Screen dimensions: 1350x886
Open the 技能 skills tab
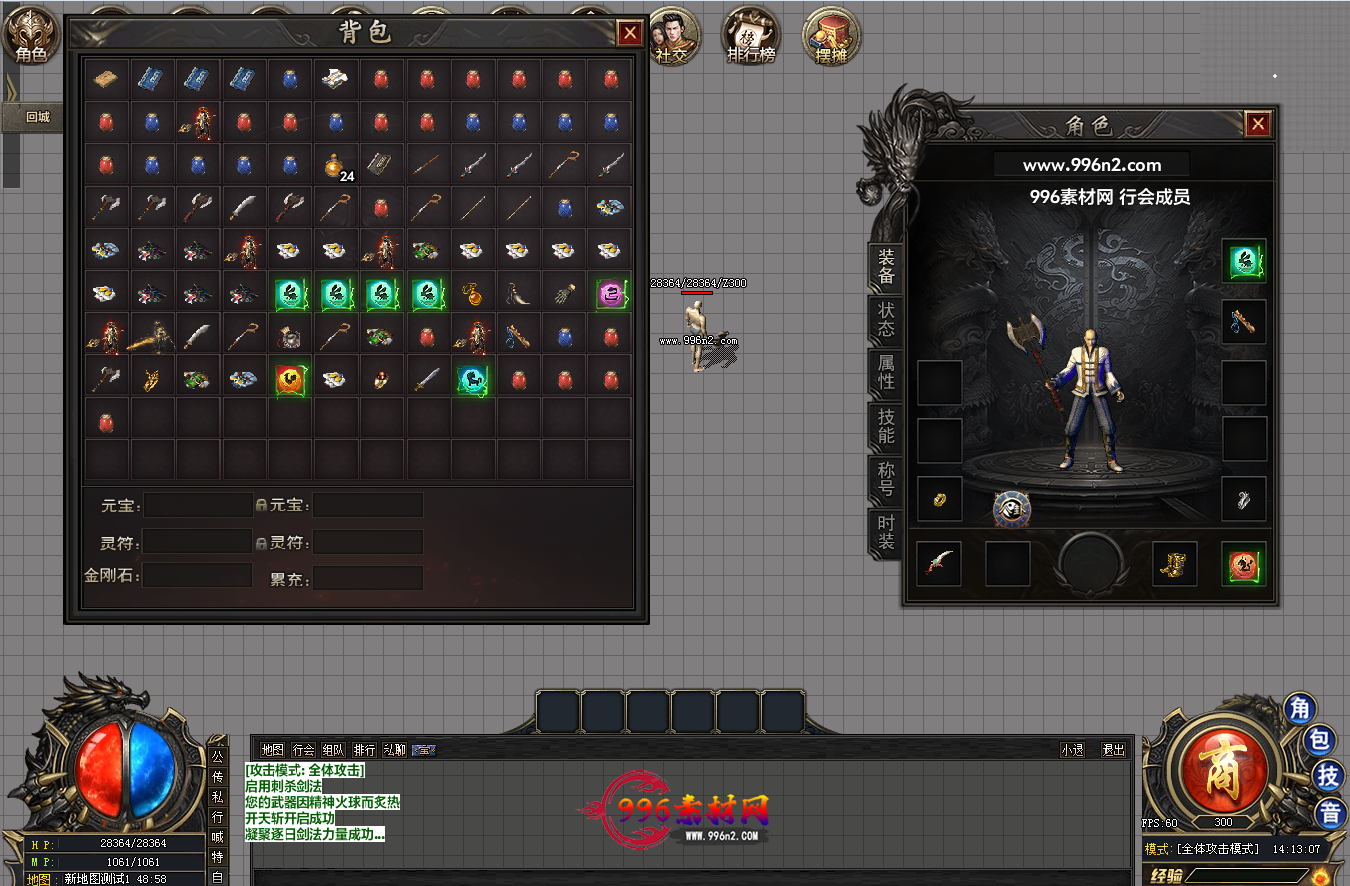click(x=886, y=426)
